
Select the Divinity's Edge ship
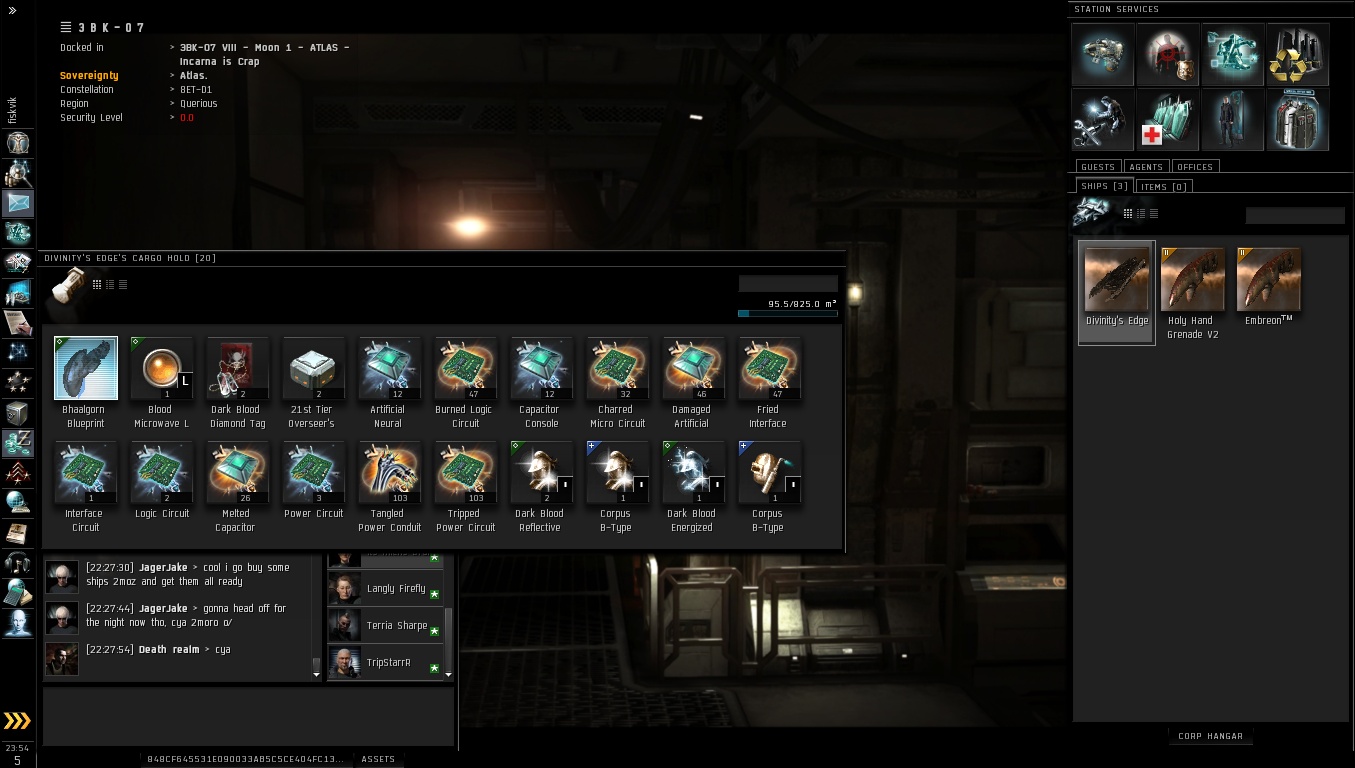1116,281
